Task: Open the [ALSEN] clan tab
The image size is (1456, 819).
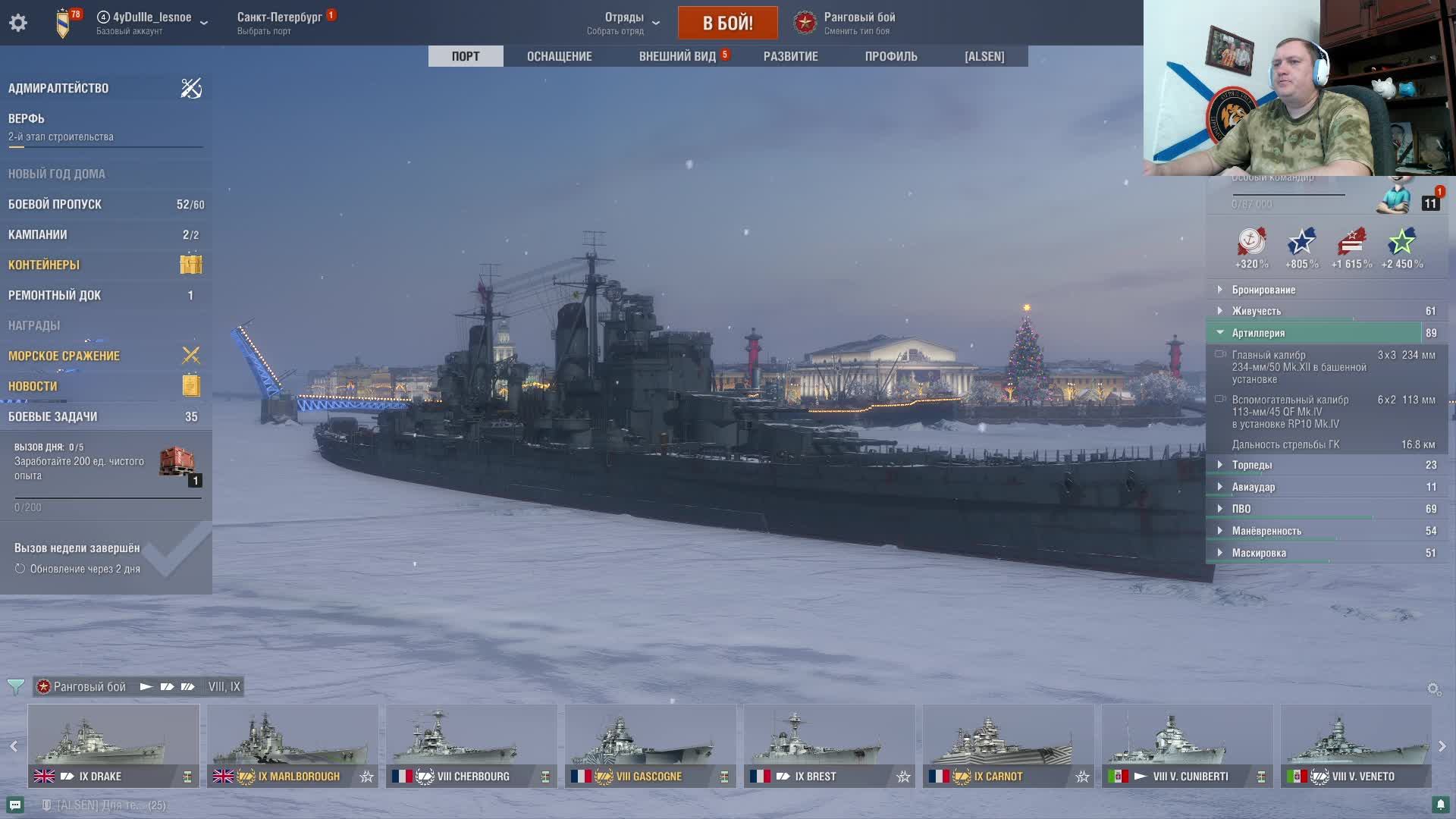Action: pyautogui.click(x=984, y=56)
